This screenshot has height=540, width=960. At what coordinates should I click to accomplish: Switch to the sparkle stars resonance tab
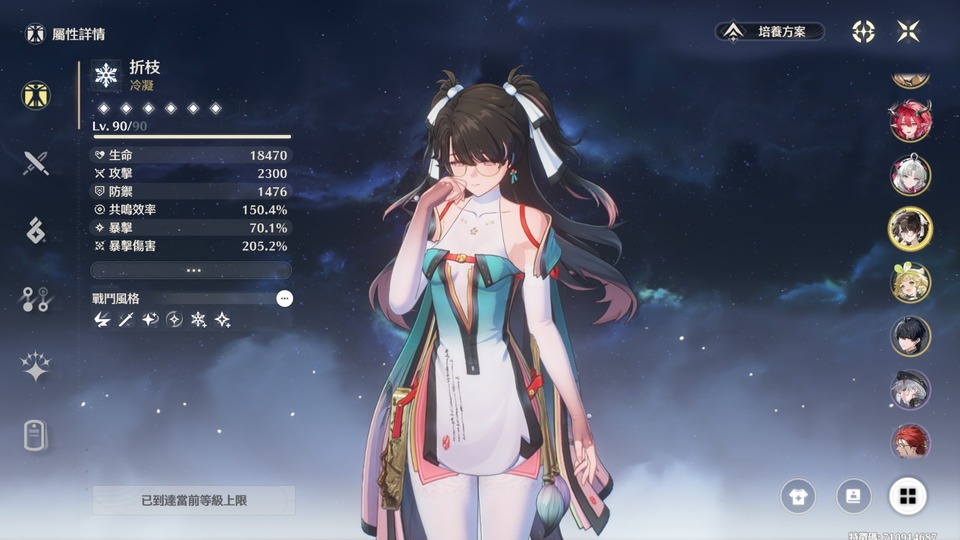click(36, 367)
